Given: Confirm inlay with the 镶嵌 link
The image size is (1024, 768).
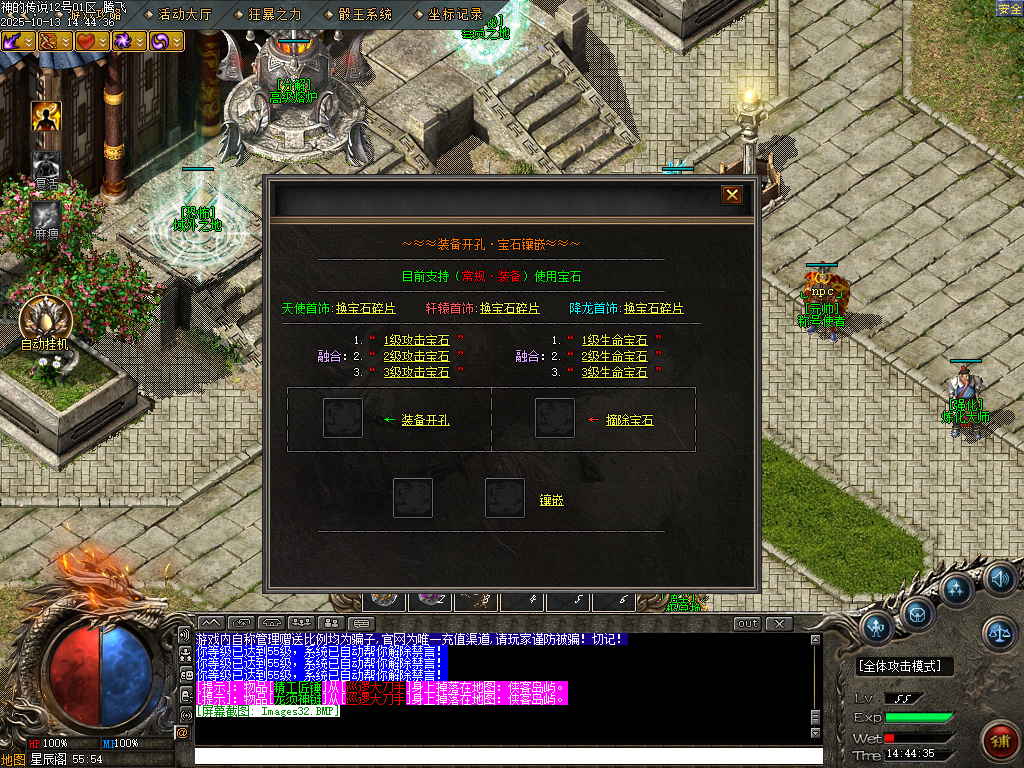Looking at the screenshot, I should pos(551,500).
